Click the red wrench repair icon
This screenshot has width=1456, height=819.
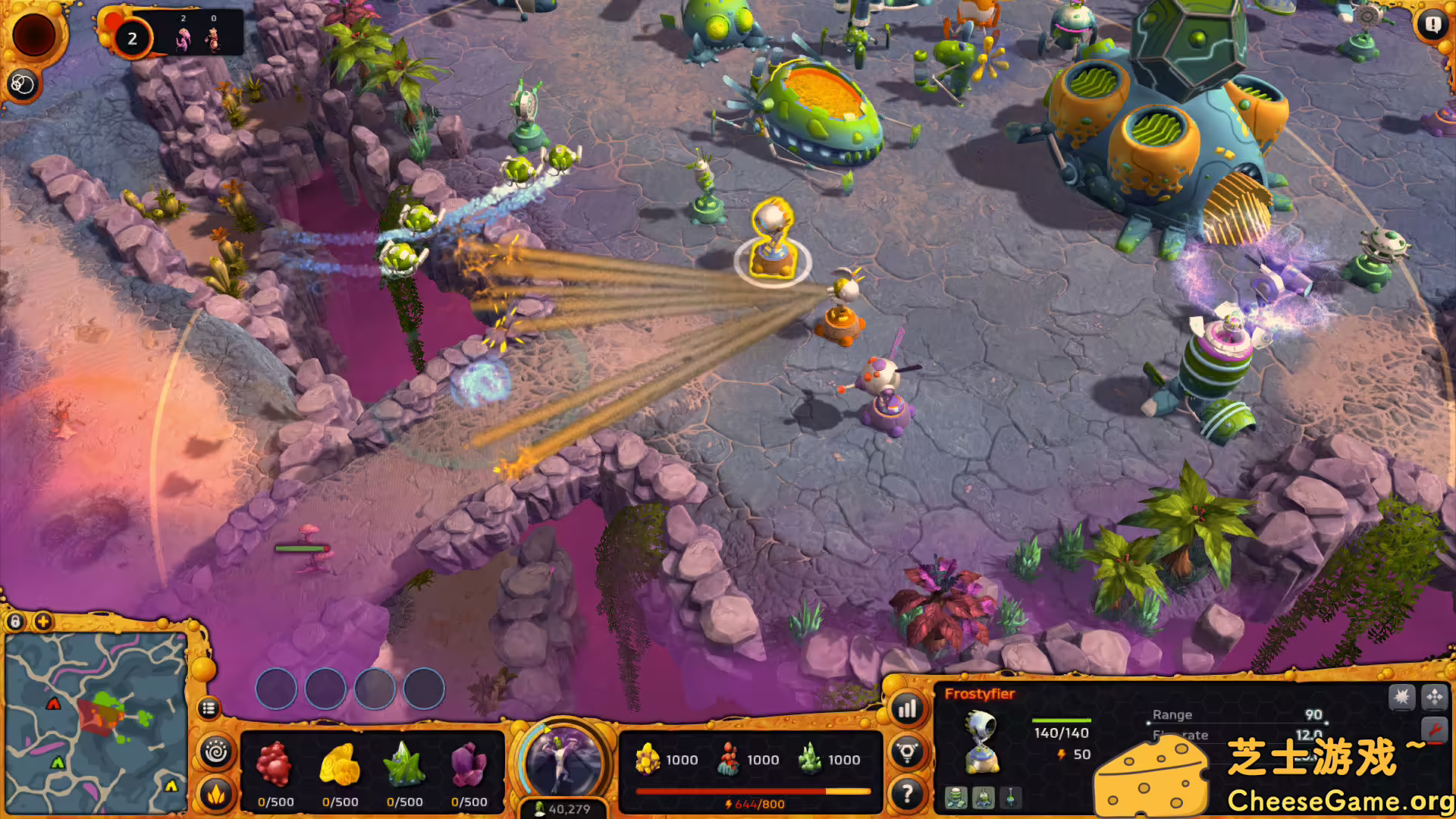point(1434,730)
